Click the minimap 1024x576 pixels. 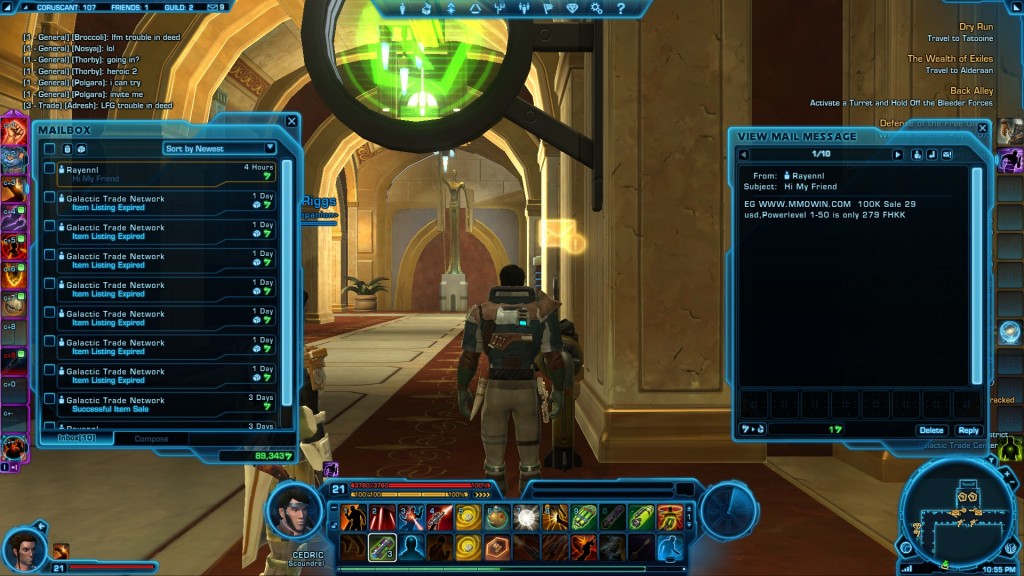click(954, 514)
